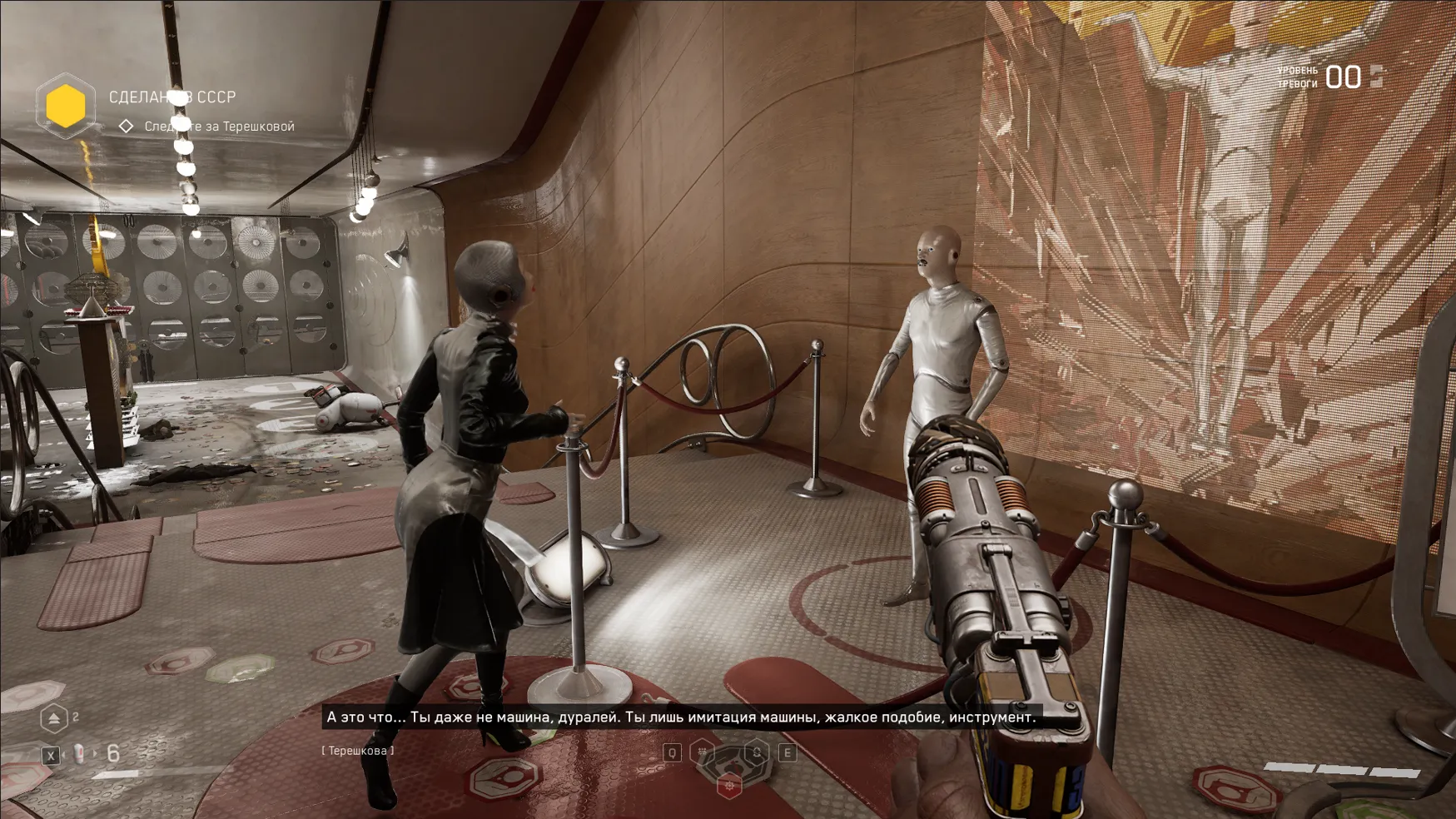
Task: Click the C key prompt icon
Action: click(x=758, y=752)
